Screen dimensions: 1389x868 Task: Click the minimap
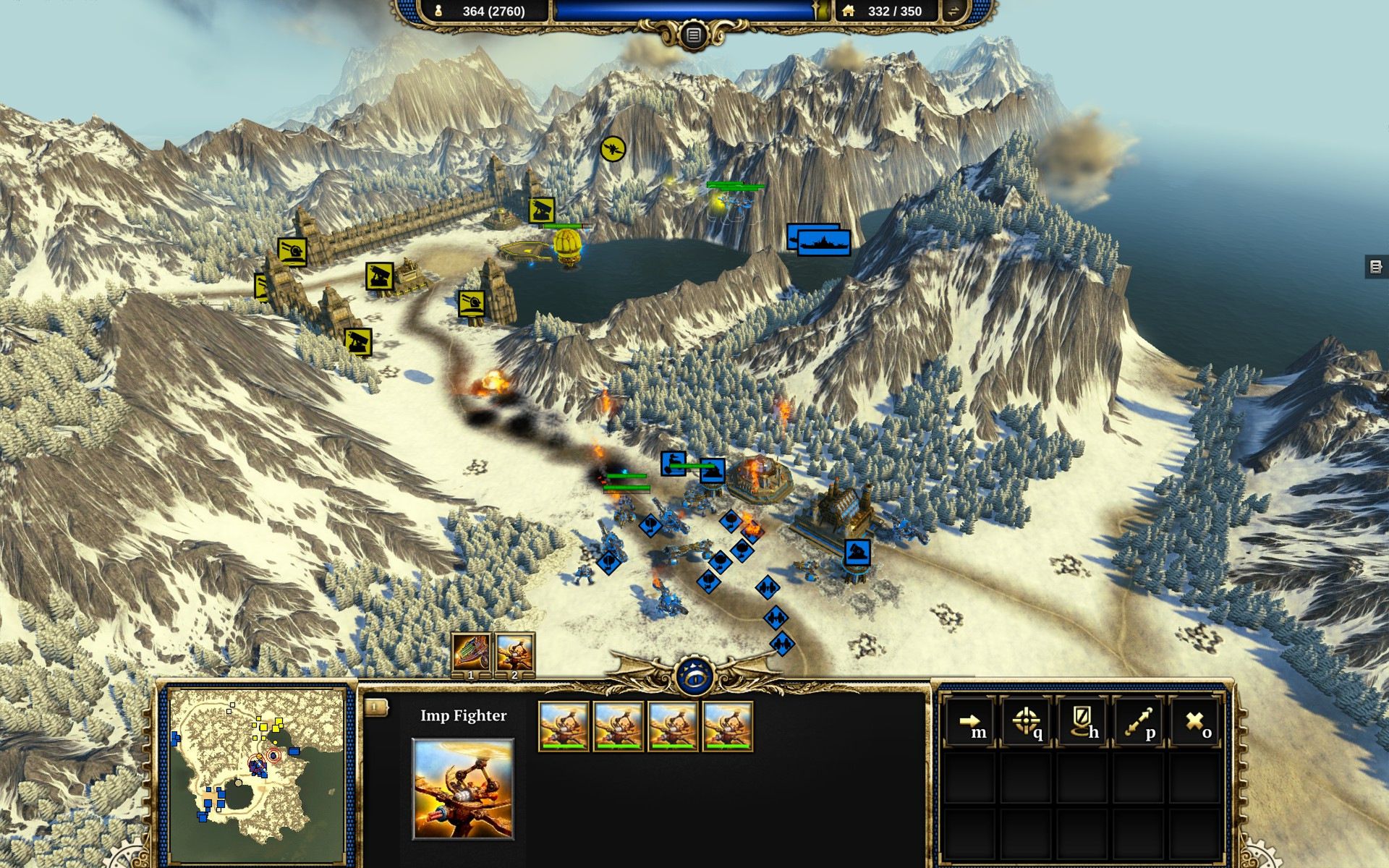pyautogui.click(x=256, y=765)
